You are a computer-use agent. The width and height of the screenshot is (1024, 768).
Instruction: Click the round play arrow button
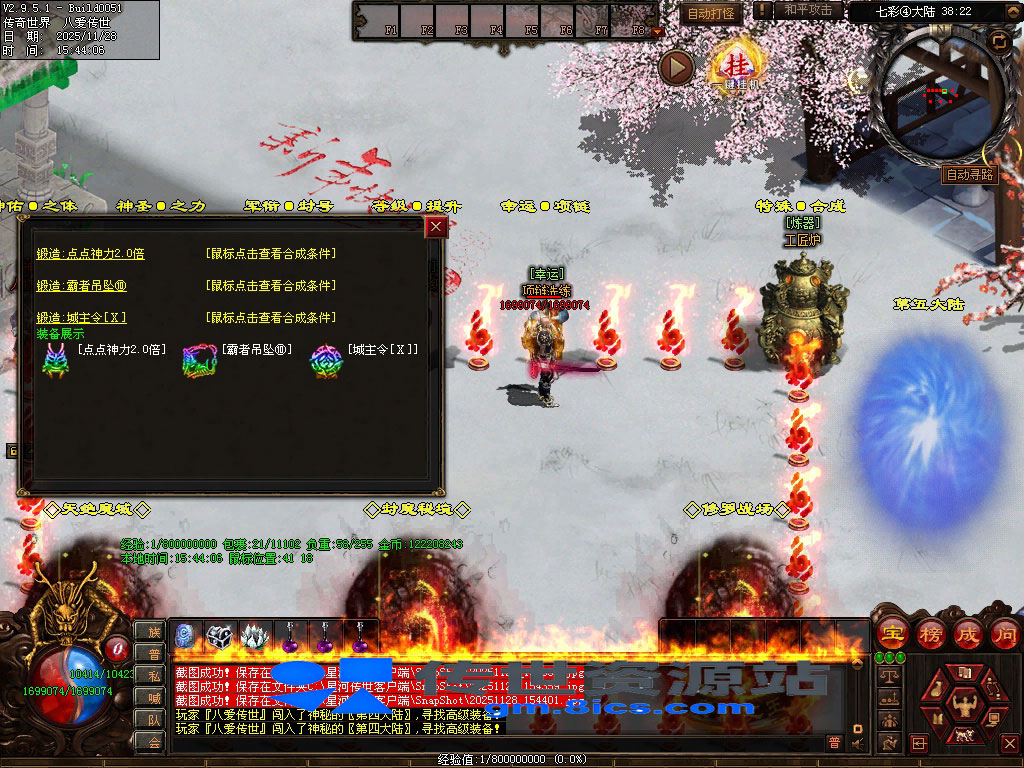[677, 67]
